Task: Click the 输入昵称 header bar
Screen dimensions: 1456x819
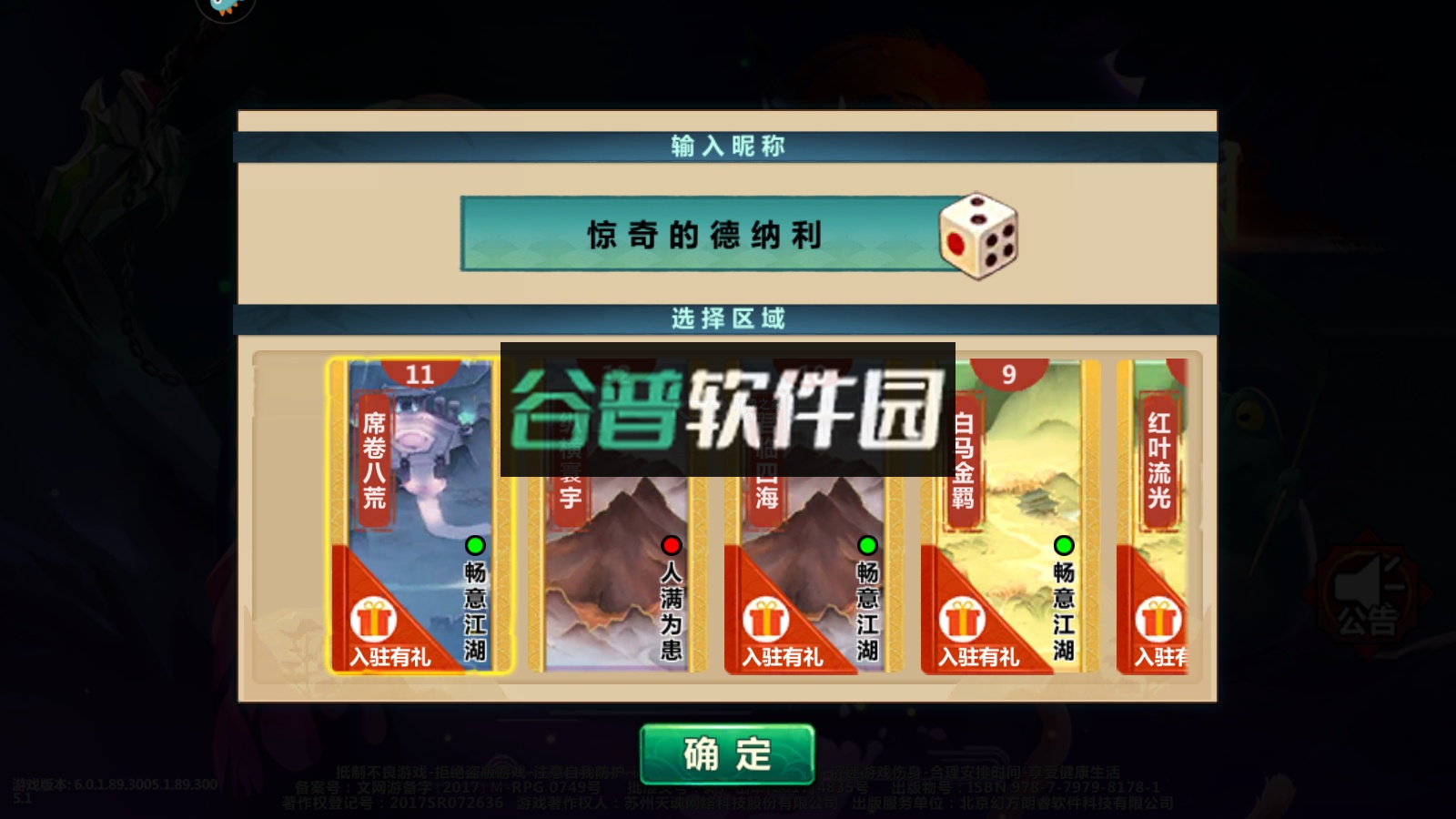Action: tap(728, 142)
